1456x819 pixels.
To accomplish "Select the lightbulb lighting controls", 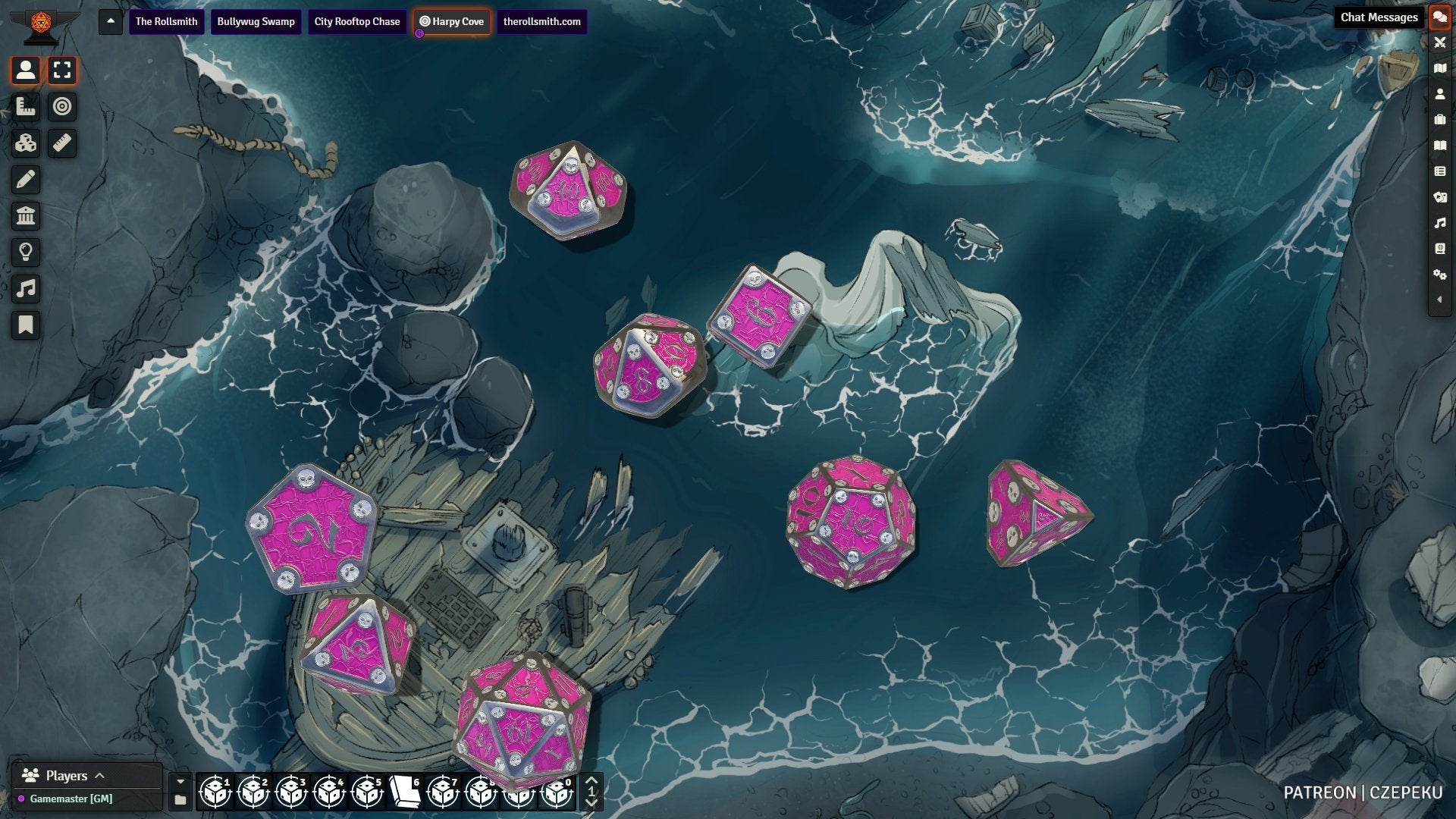I will (26, 253).
